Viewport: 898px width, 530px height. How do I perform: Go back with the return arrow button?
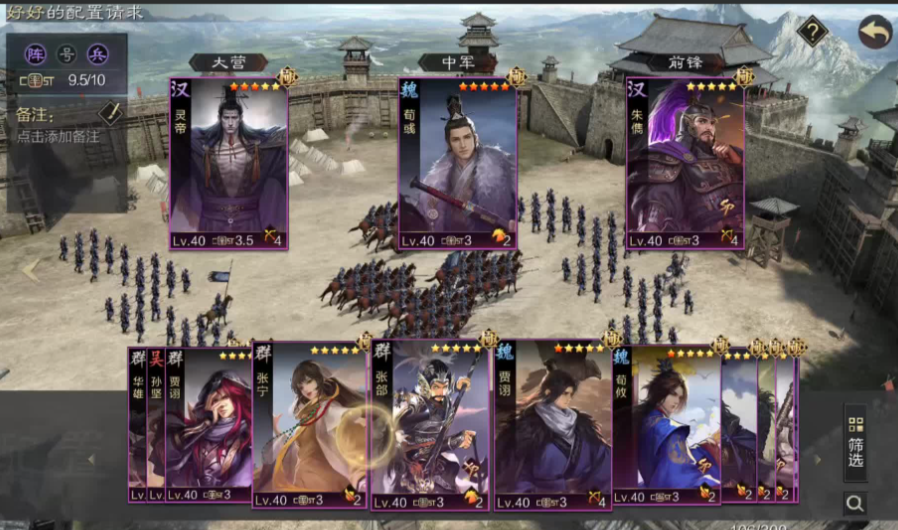click(x=874, y=31)
